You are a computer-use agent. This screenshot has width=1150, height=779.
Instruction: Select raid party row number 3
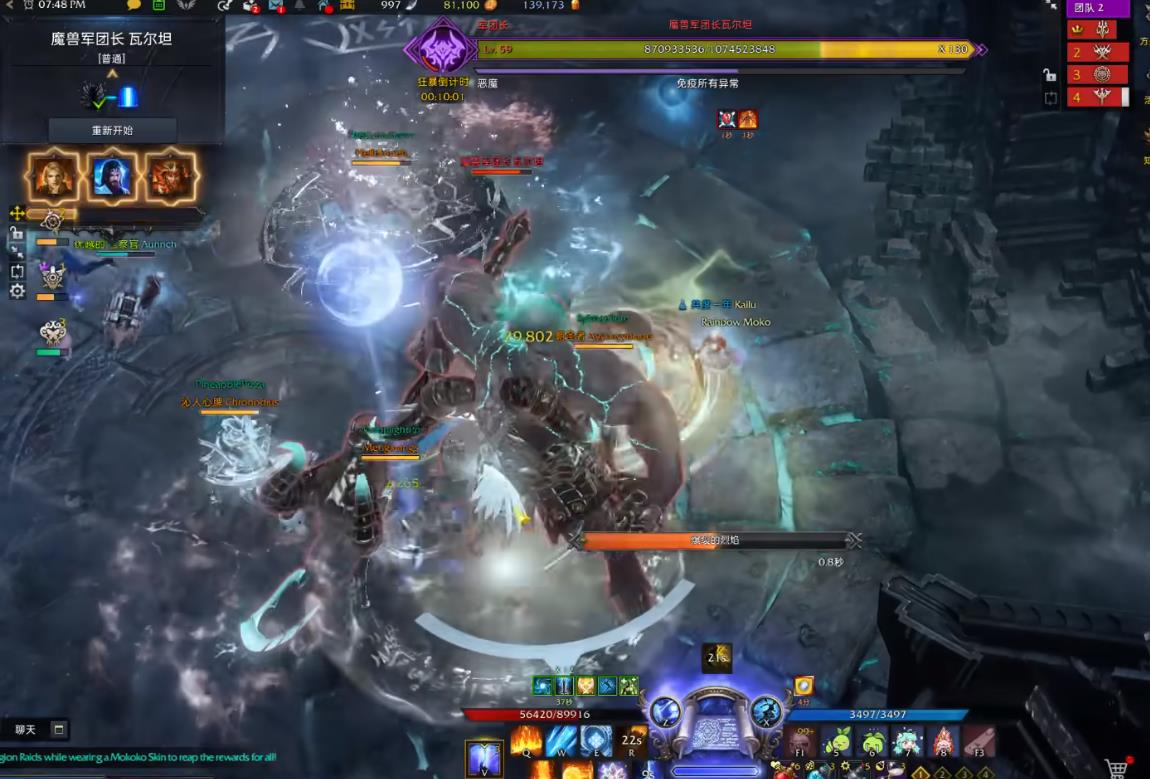pos(1098,74)
